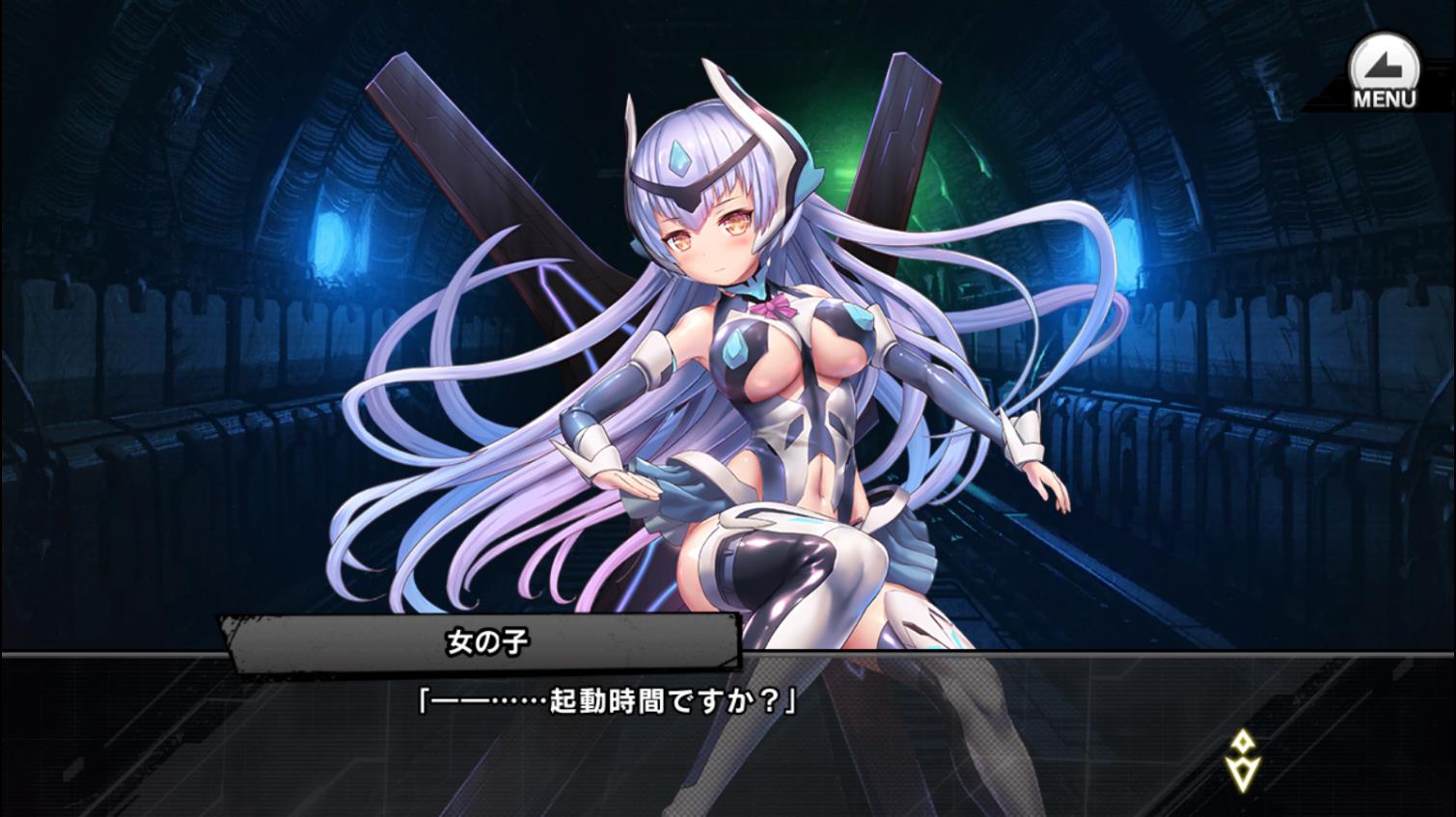The width and height of the screenshot is (1456, 817).
Task: Select the white circular MENU flag icon
Action: 1384,63
